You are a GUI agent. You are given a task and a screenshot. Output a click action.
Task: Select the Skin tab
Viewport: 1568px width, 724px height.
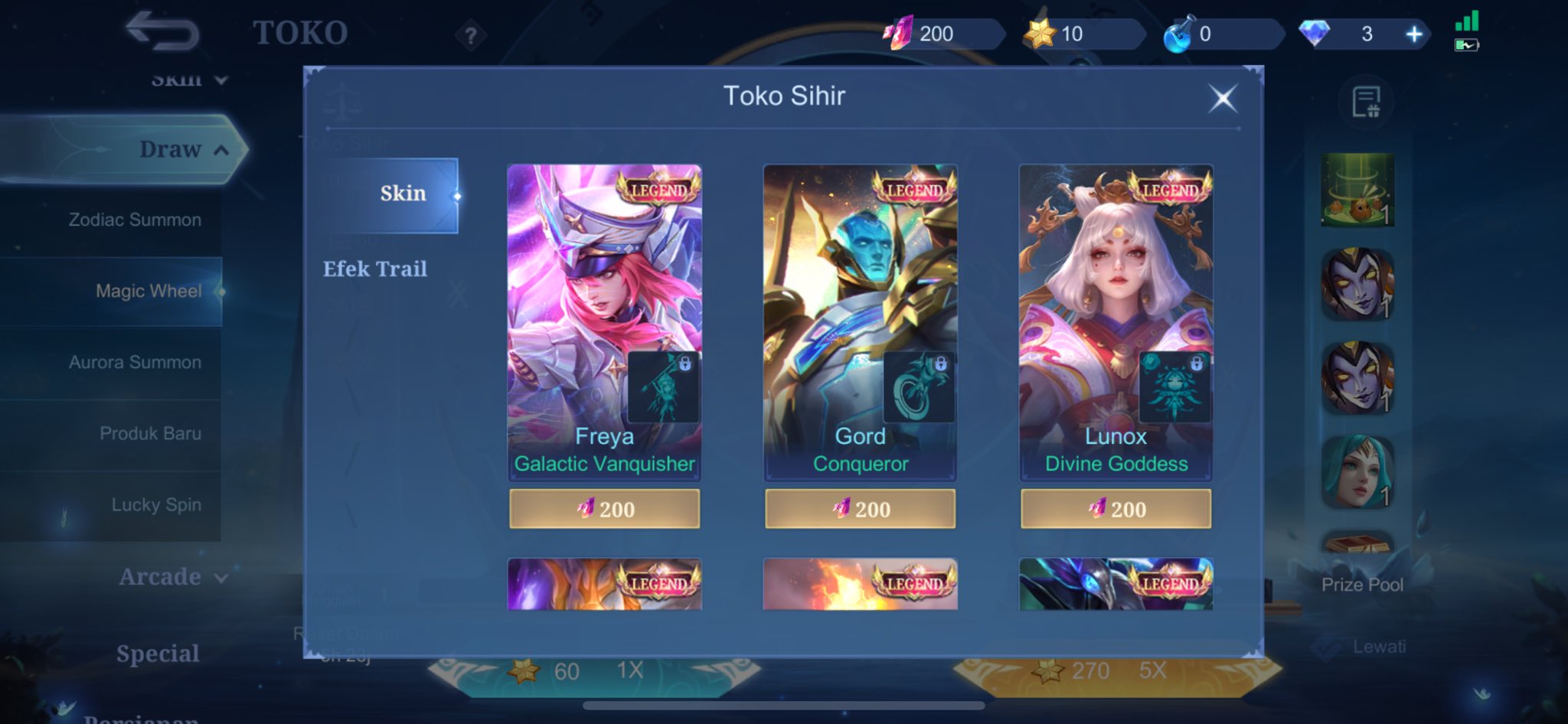[402, 194]
